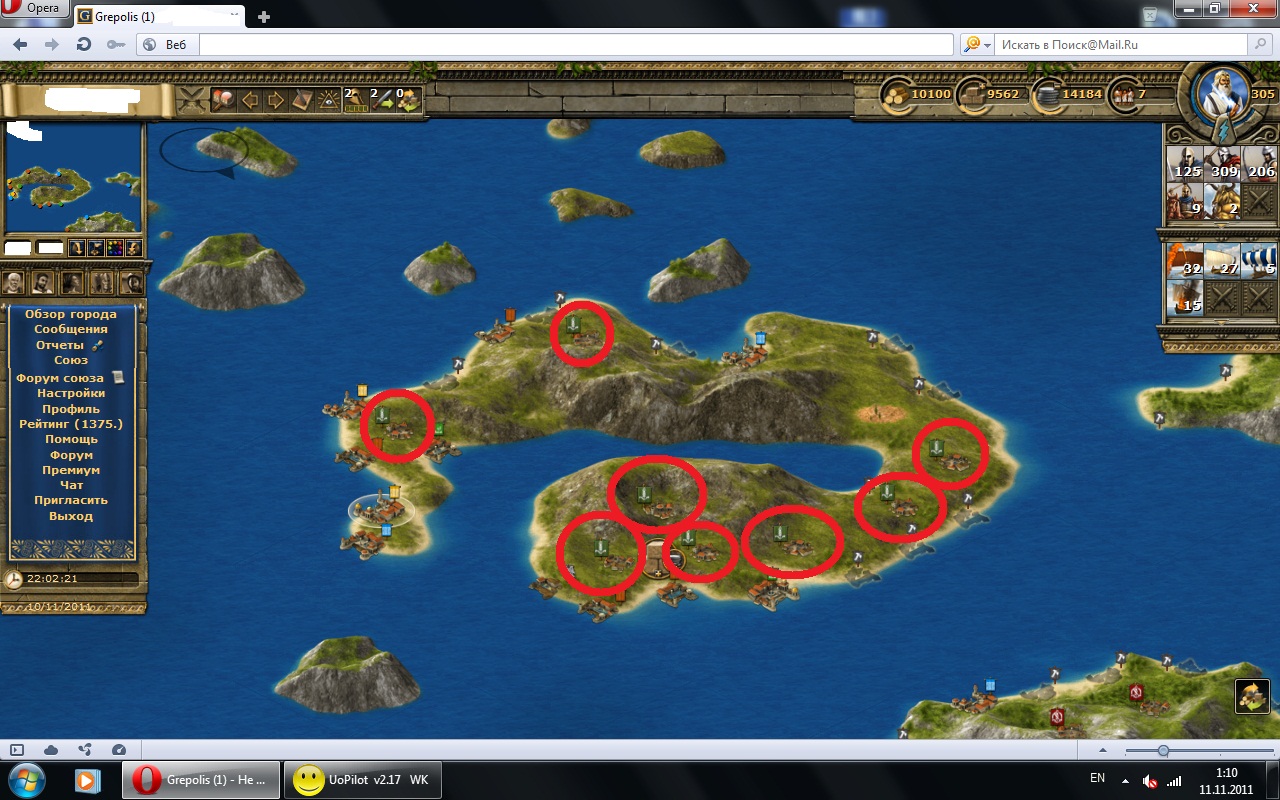Screen dimensions: 1280x800
Task: Open the Настройки settings entry
Action: (x=70, y=393)
